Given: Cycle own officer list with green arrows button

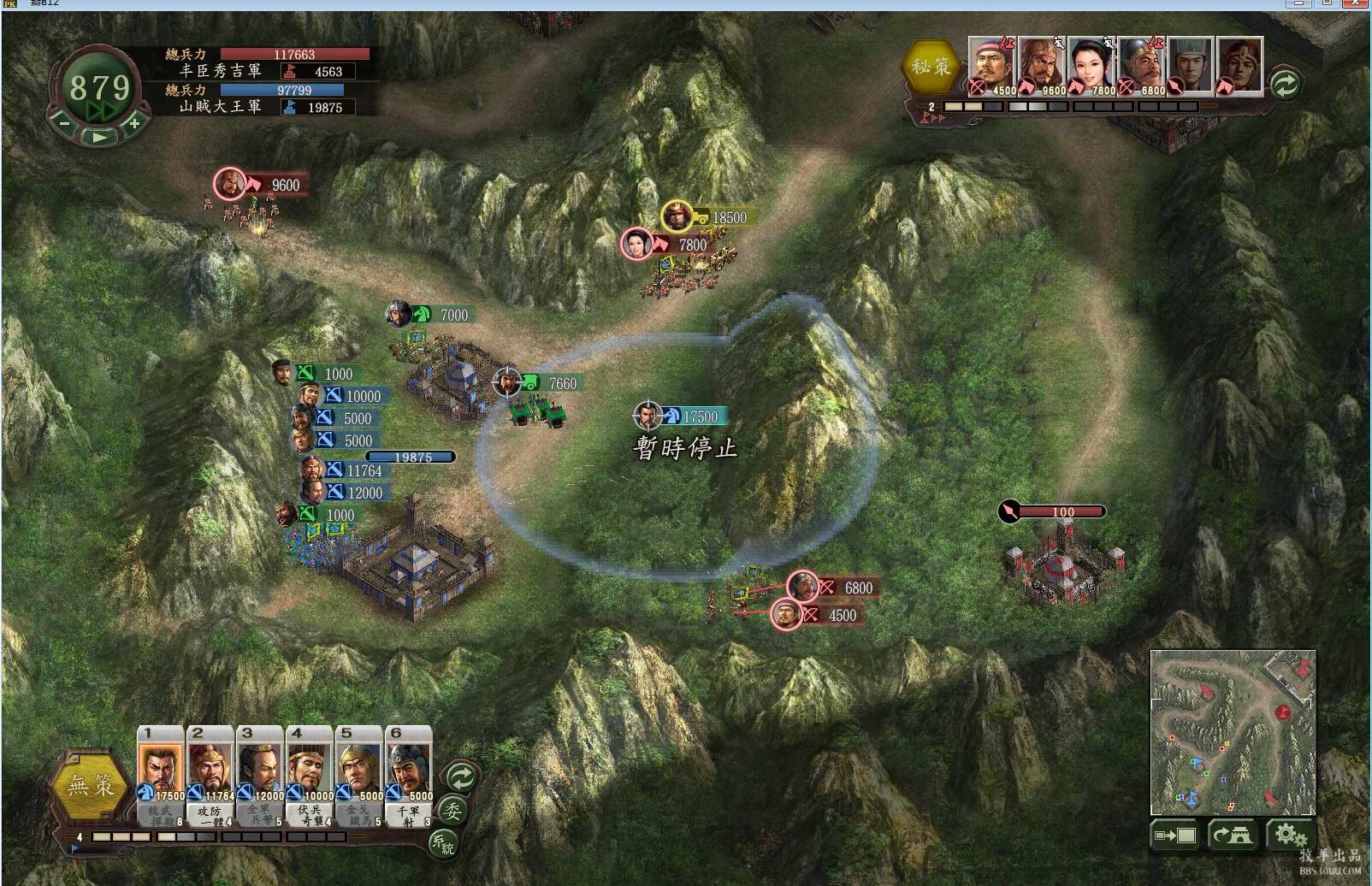Looking at the screenshot, I should tap(461, 777).
